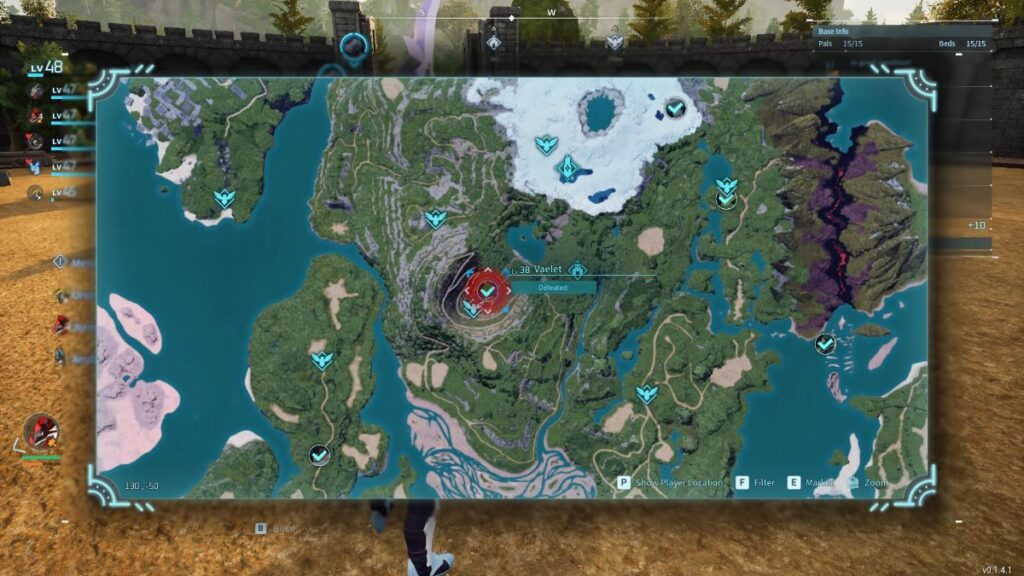Select the checkmark marker at the snowfield's dark pools
This screenshot has height=576, width=1024.
pyautogui.click(x=675, y=107)
